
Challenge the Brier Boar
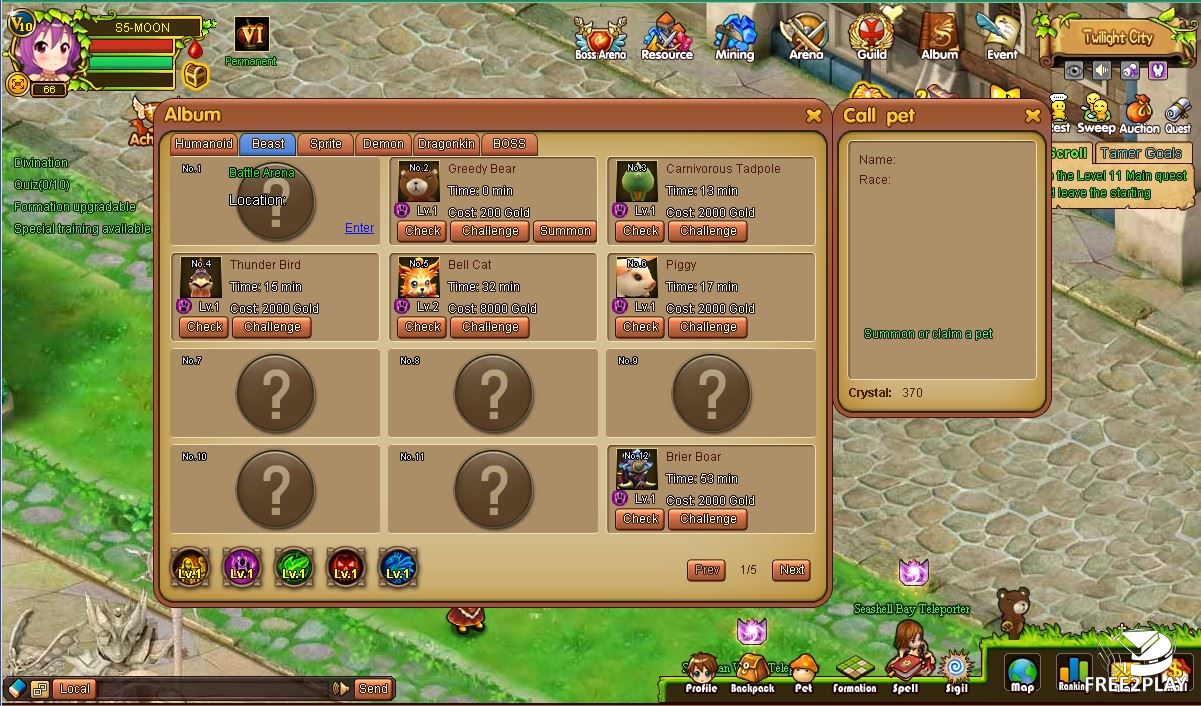[x=708, y=519]
